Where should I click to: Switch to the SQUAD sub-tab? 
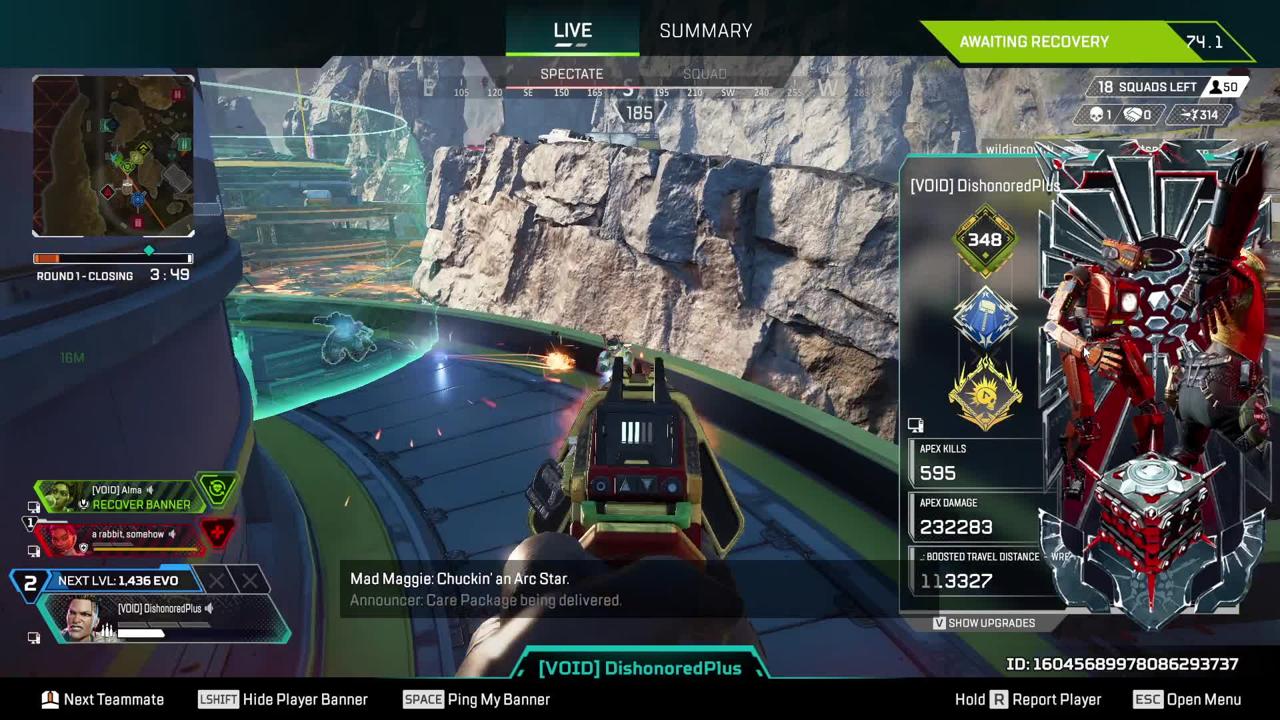point(704,74)
